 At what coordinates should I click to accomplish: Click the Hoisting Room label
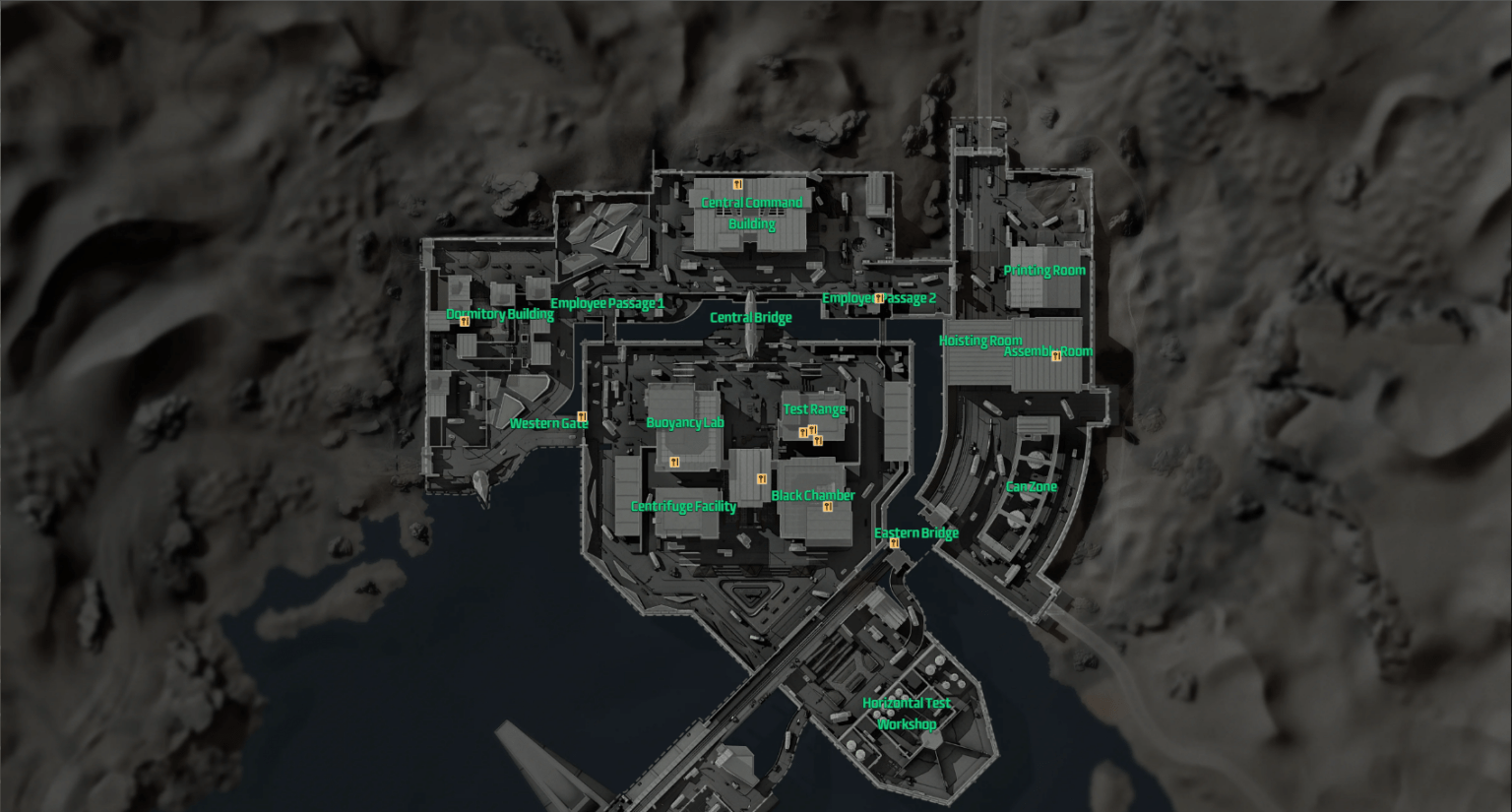[979, 340]
